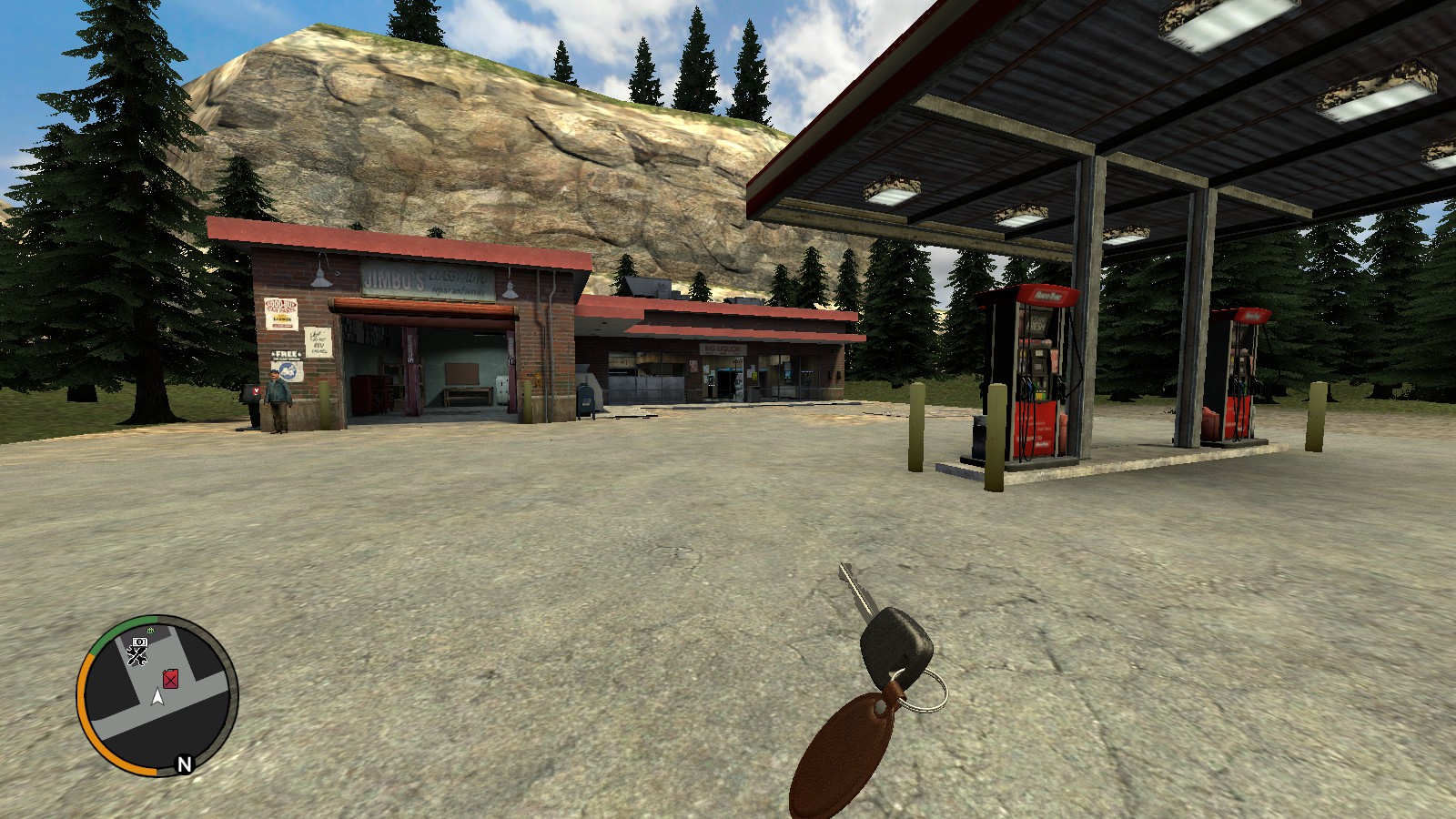Click the BIG LIQUOR sign above the store

722,349
